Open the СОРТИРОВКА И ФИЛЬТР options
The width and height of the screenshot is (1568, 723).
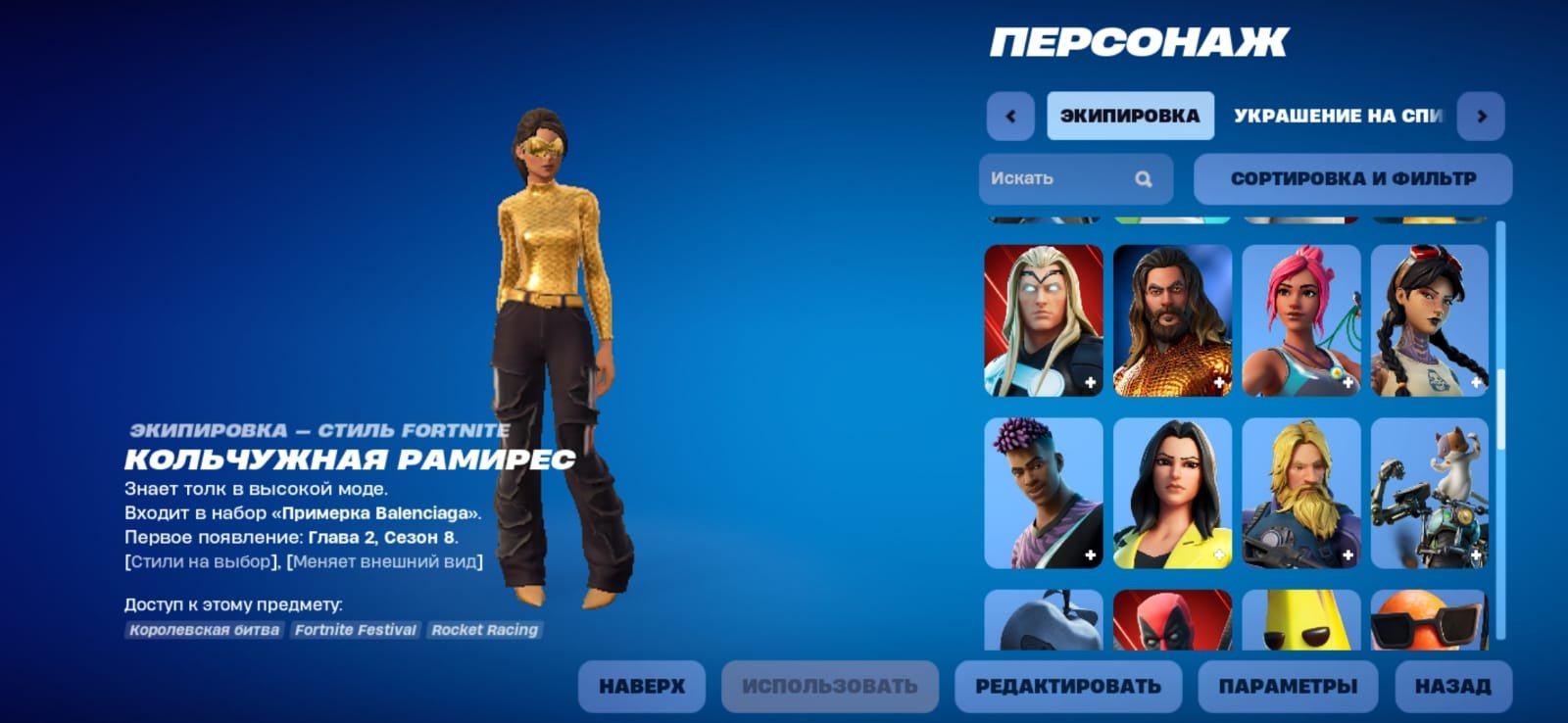click(1352, 178)
